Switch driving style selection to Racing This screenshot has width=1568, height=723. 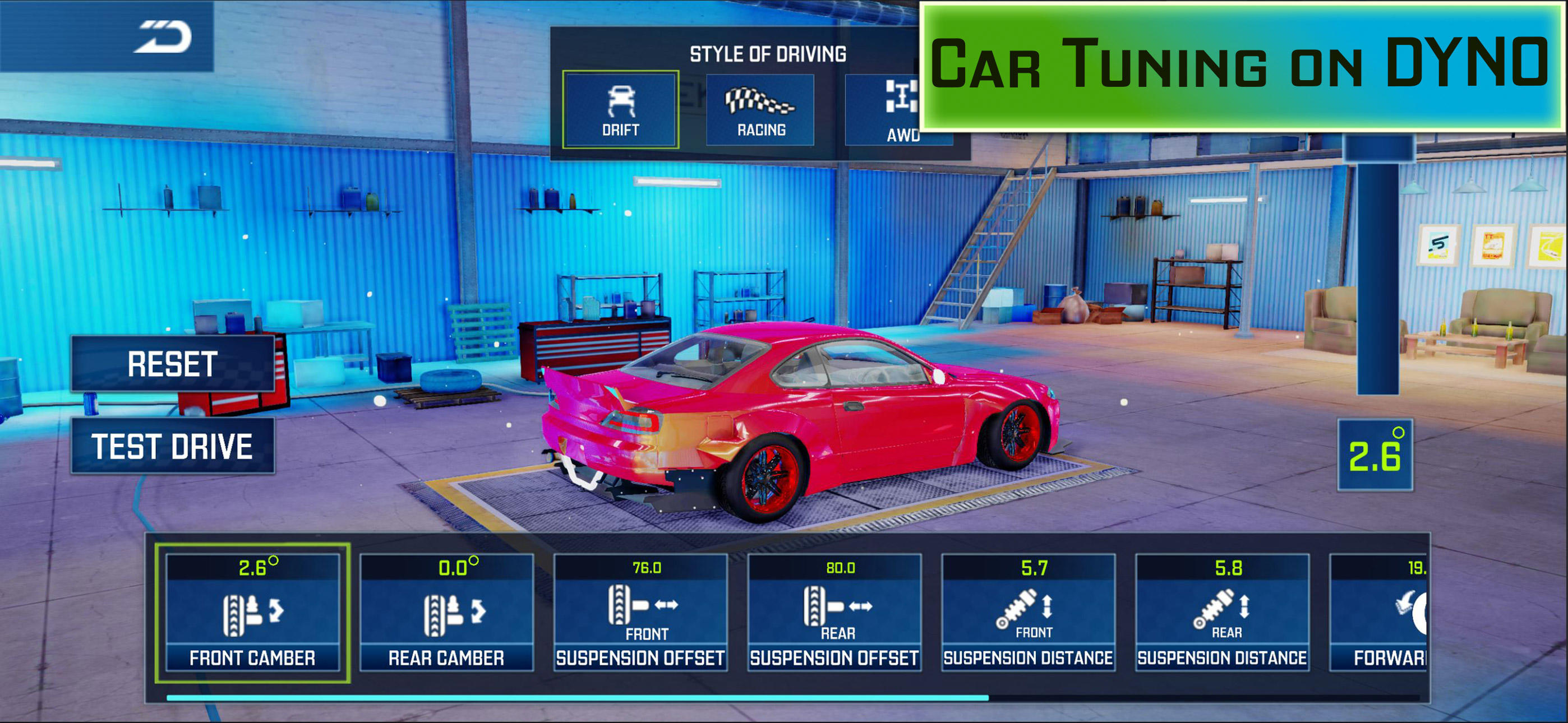click(x=760, y=109)
